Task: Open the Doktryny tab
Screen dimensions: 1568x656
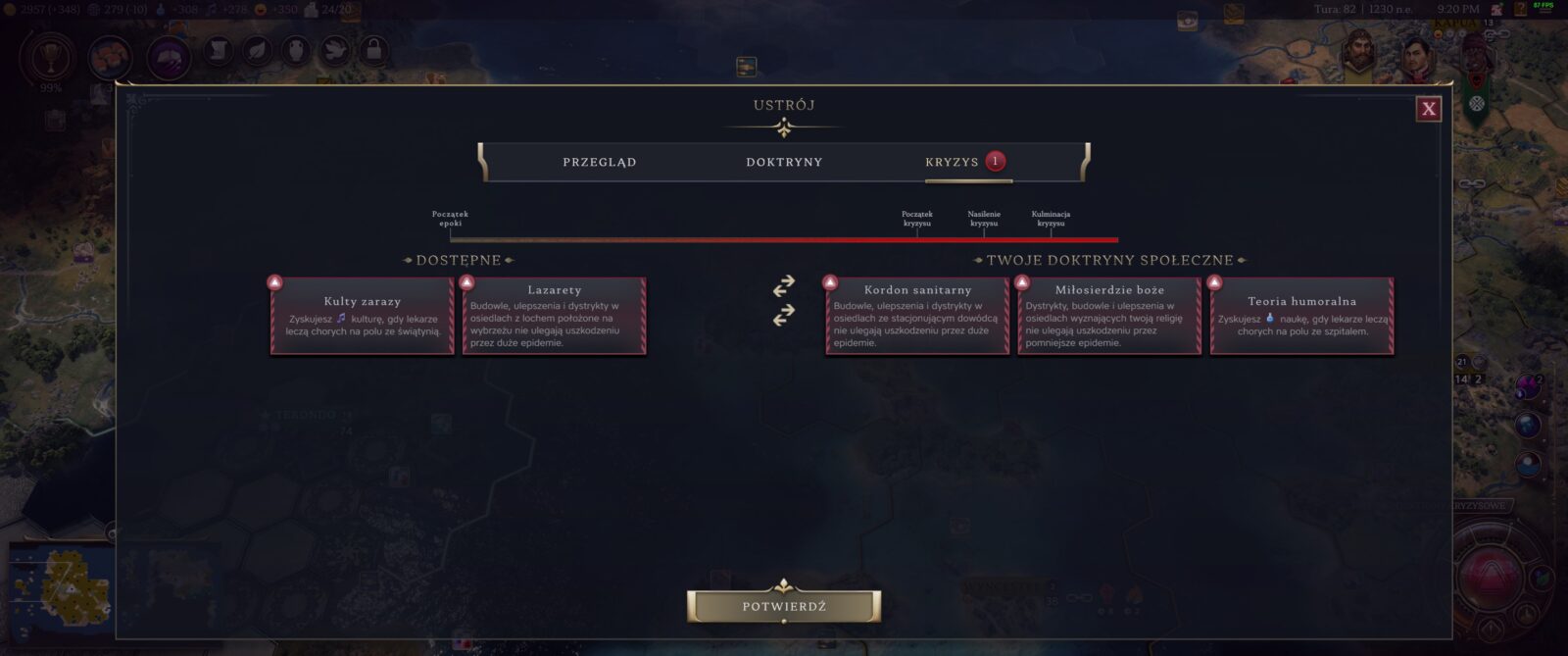Action: [784, 162]
